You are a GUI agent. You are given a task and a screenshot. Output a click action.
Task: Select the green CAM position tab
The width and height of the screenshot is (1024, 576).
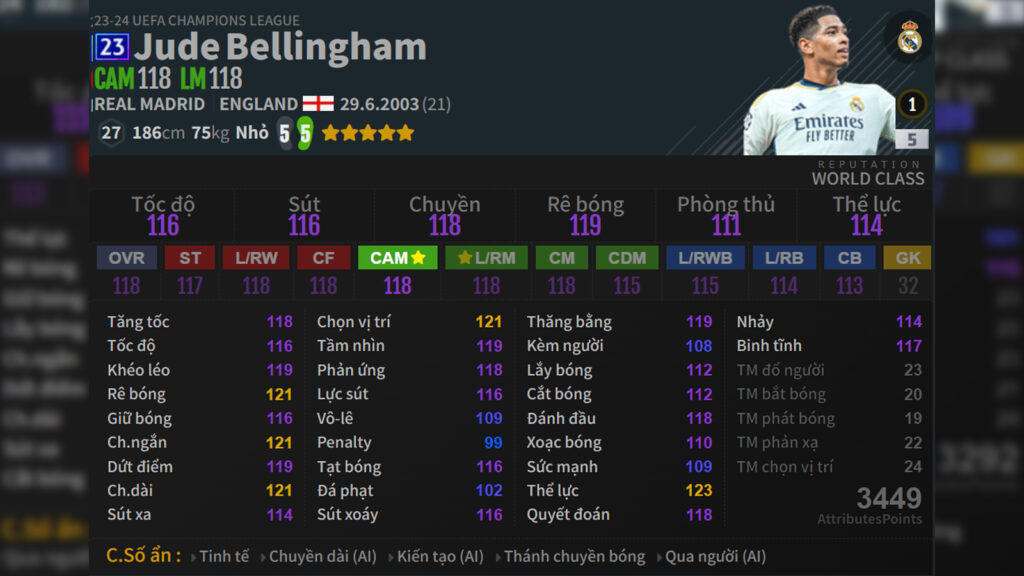[x=397, y=258]
